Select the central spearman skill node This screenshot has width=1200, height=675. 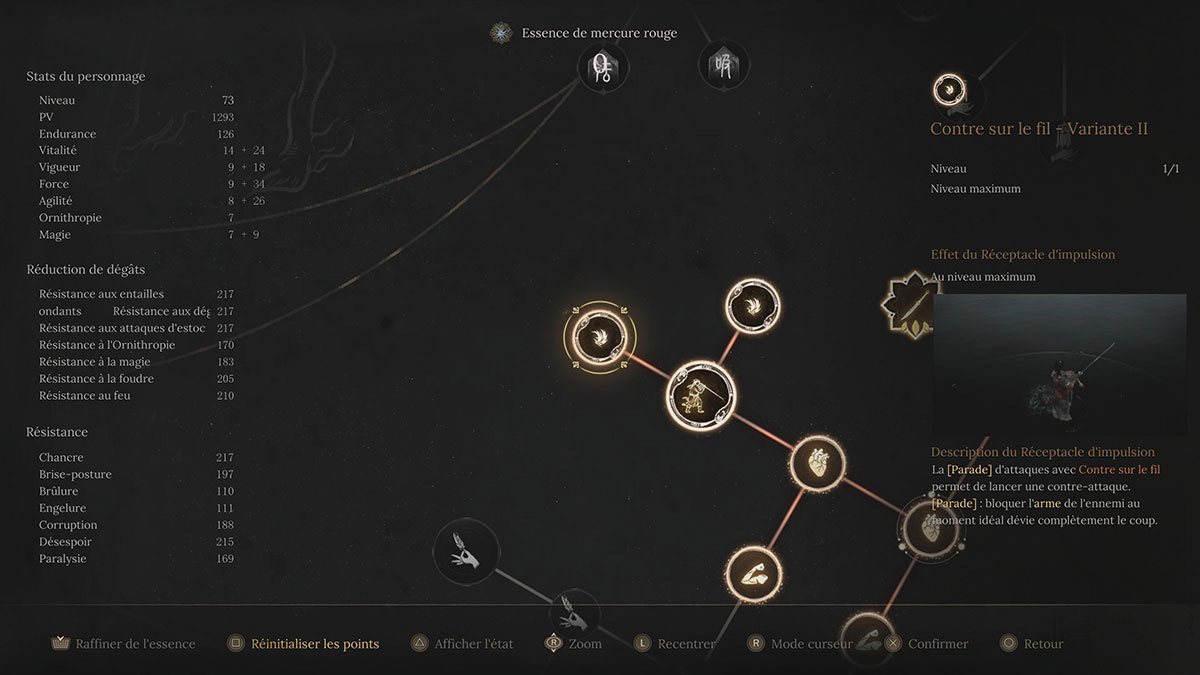pyautogui.click(x=701, y=395)
